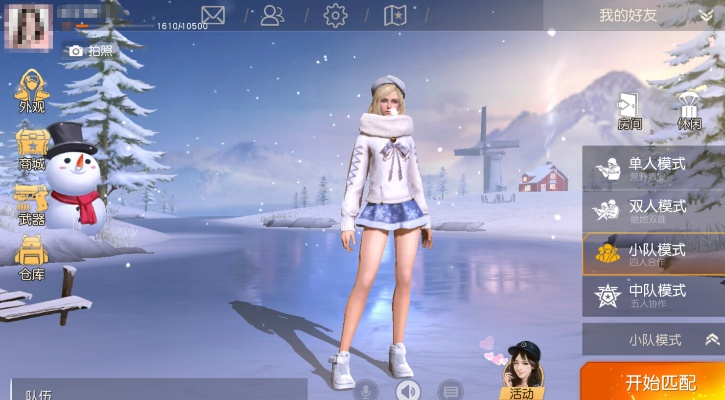
Task: Toggle the speaker sound button
Action: (x=407, y=389)
